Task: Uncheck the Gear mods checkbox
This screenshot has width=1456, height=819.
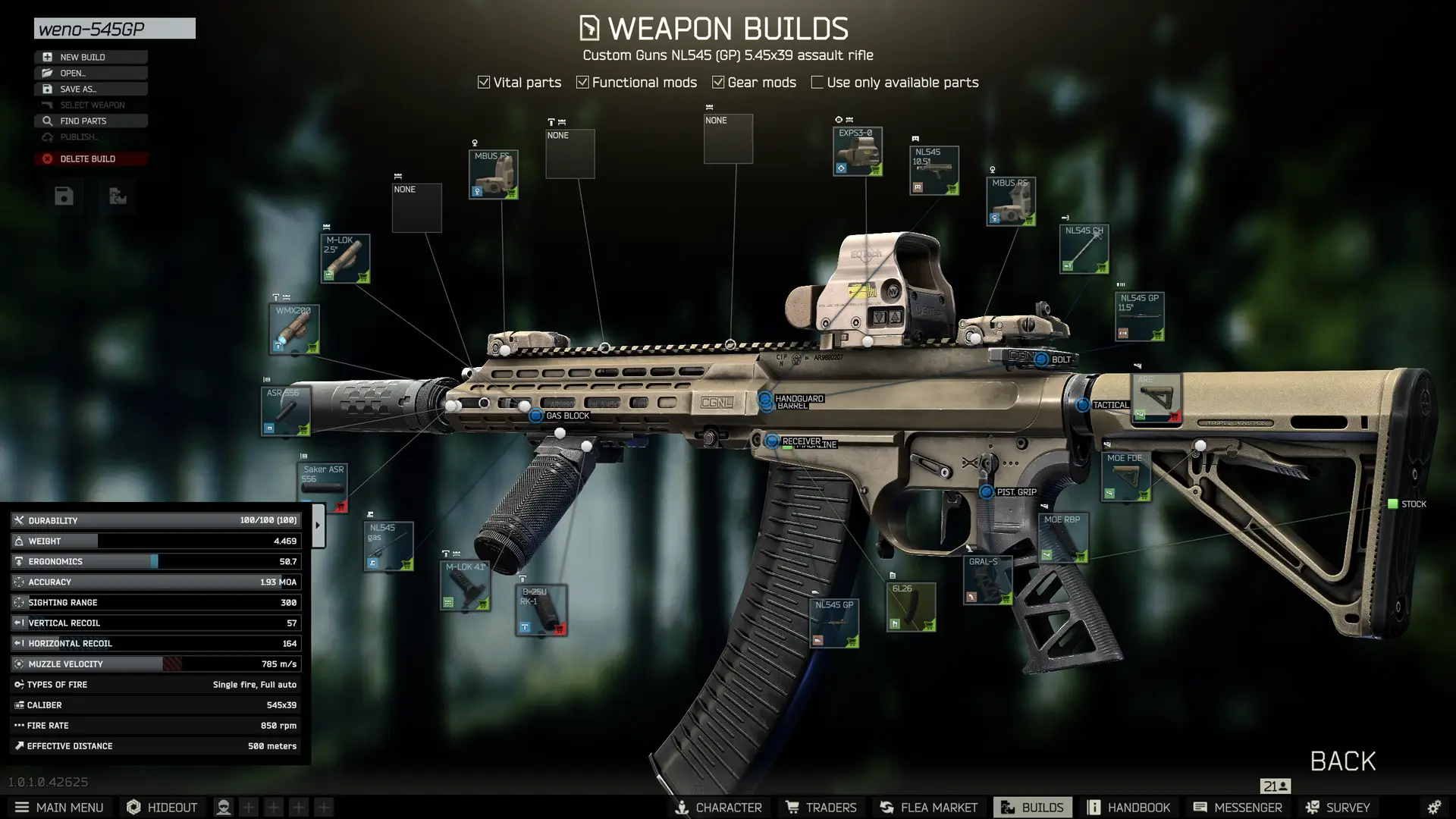Action: (x=718, y=82)
